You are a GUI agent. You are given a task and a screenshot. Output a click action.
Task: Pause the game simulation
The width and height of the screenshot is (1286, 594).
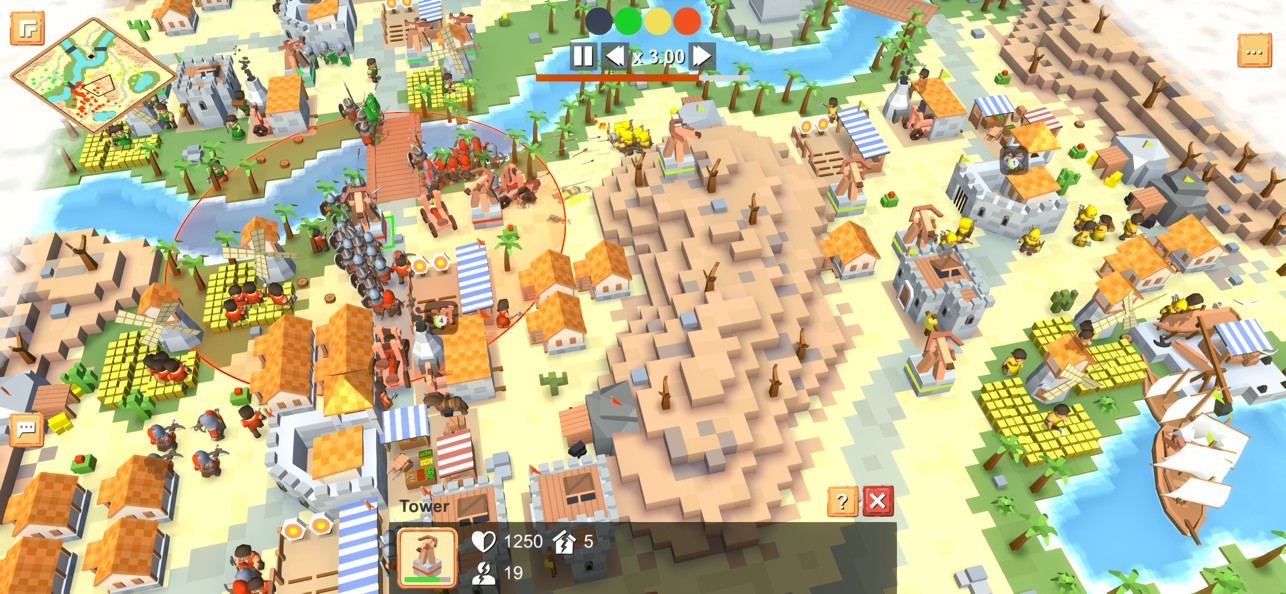click(583, 56)
